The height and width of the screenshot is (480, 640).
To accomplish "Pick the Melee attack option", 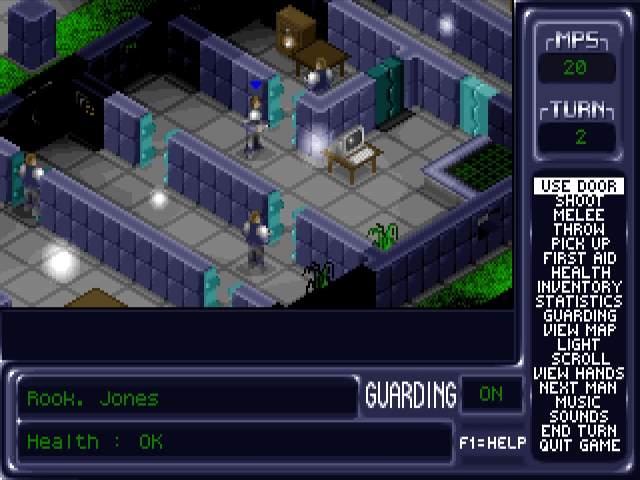I will (x=579, y=215).
